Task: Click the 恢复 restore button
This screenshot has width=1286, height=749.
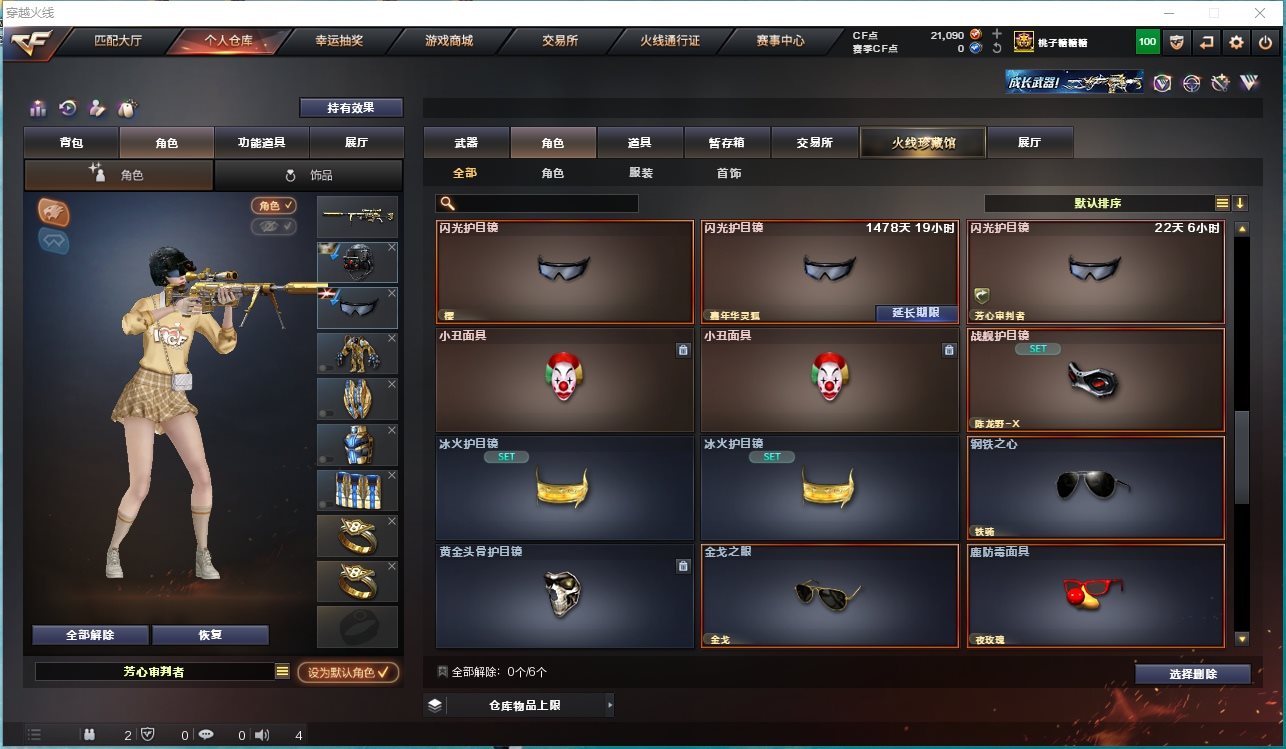Action: (210, 635)
